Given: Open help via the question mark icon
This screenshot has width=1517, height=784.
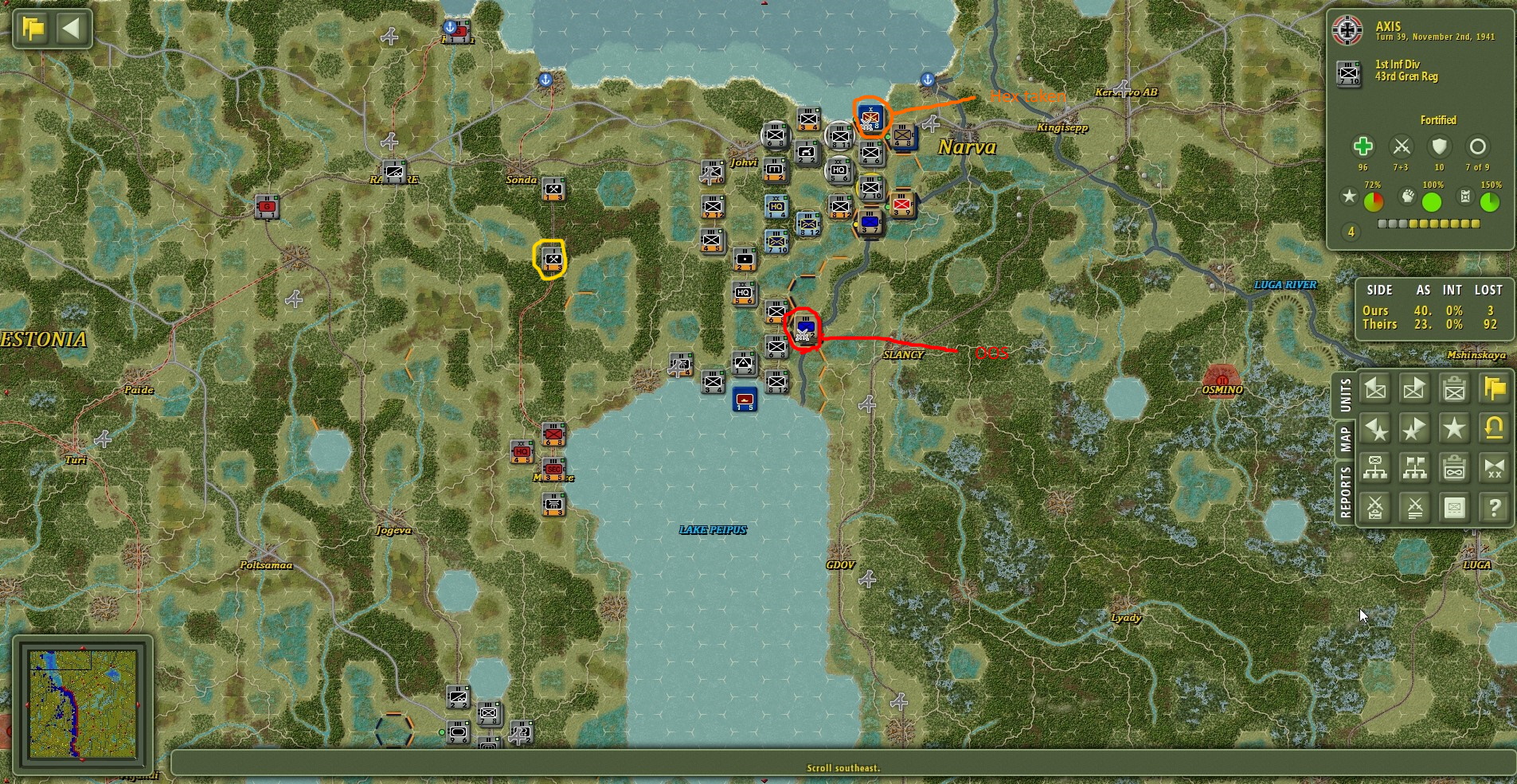Looking at the screenshot, I should click(1494, 507).
